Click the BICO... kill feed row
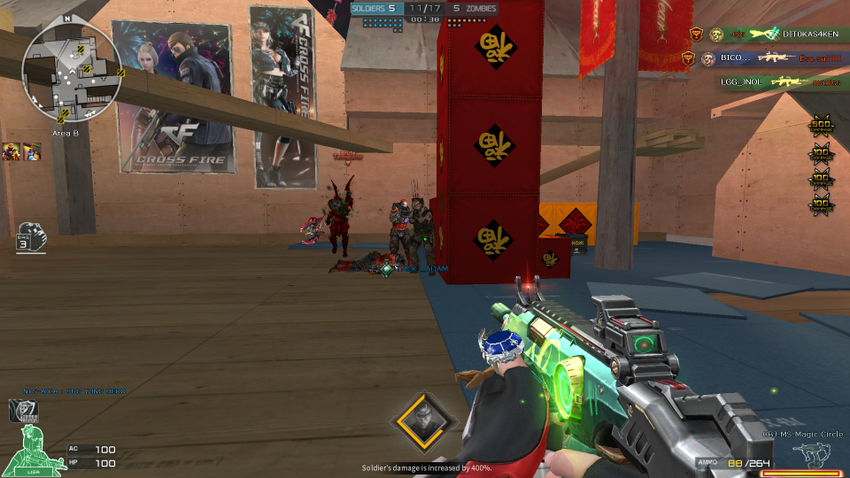 (768, 58)
